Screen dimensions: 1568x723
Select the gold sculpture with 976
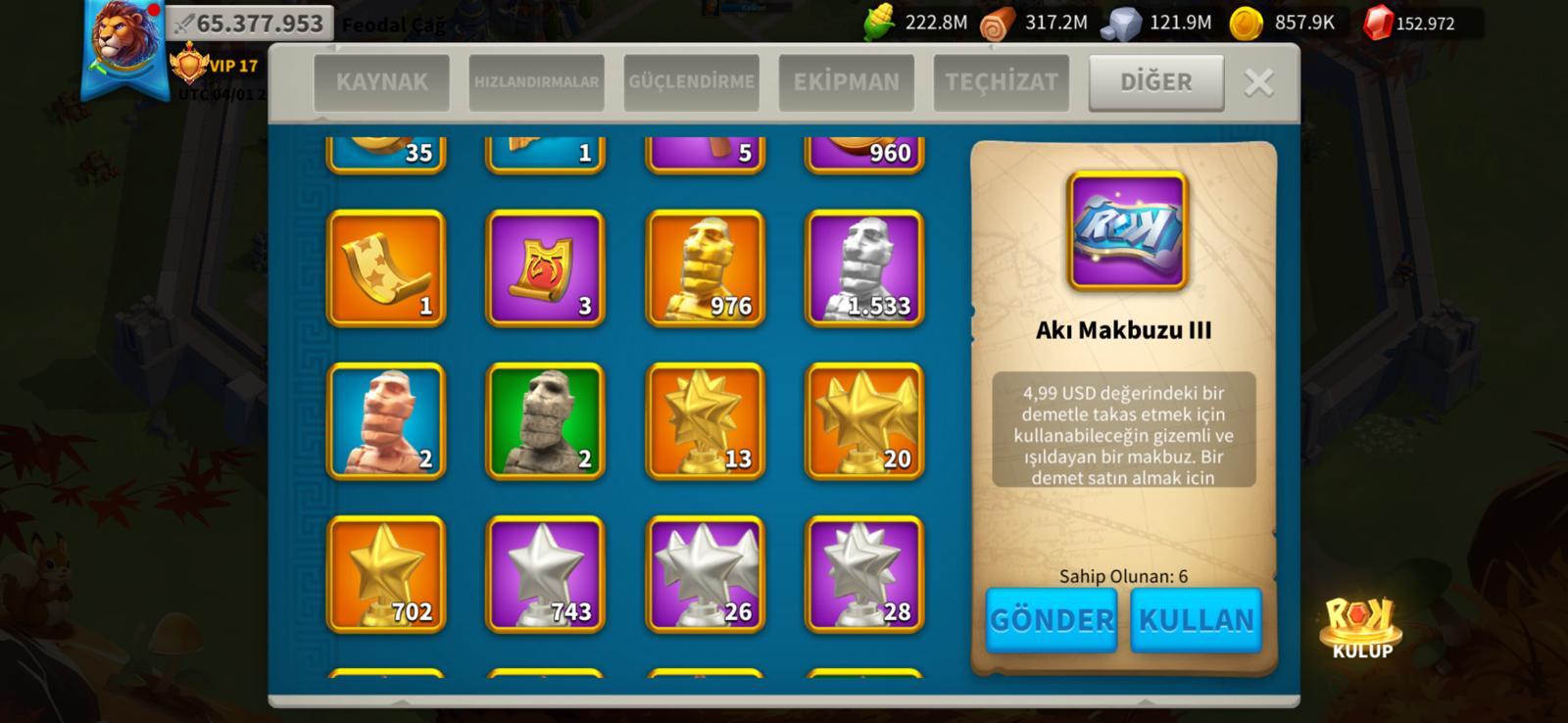tap(705, 267)
